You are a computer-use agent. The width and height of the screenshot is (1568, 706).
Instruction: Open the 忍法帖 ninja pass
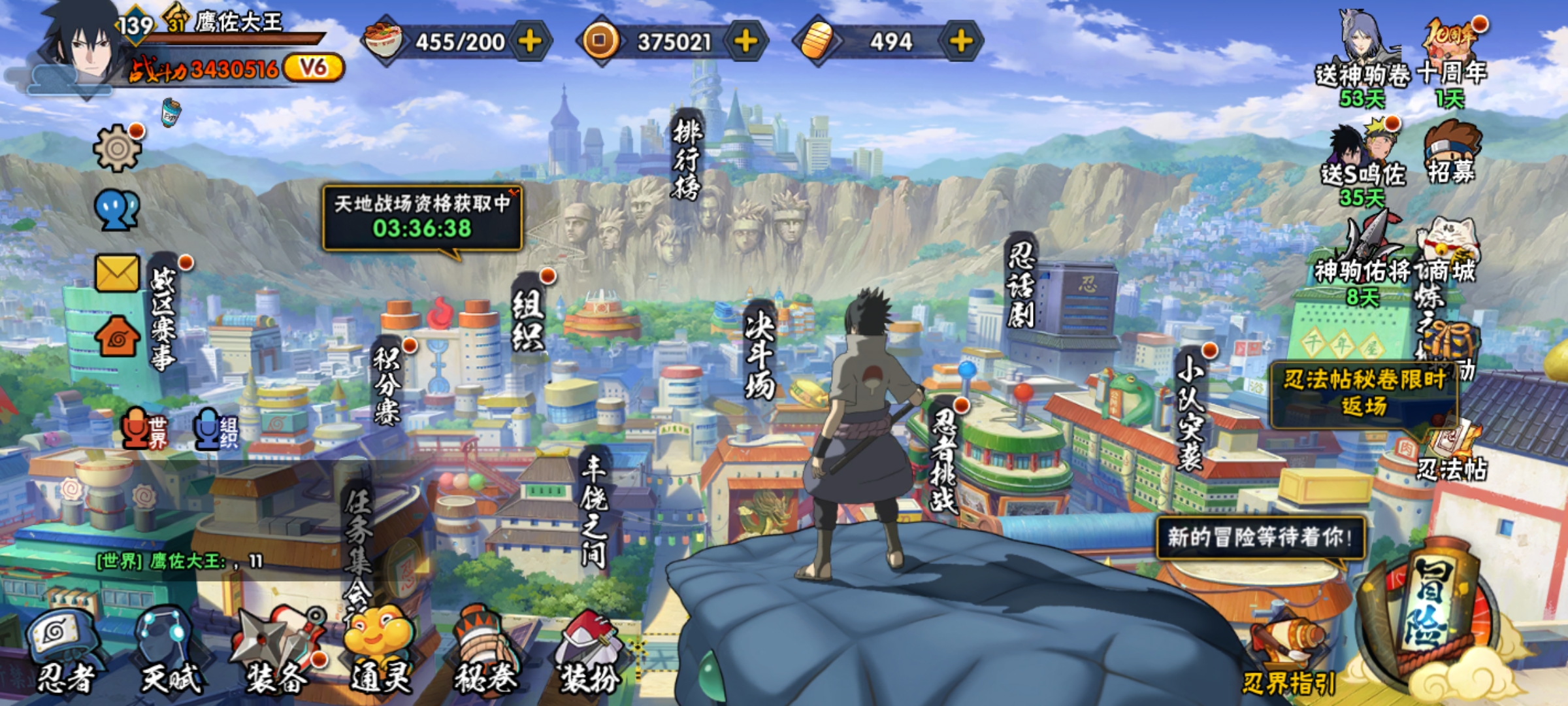(x=1452, y=451)
